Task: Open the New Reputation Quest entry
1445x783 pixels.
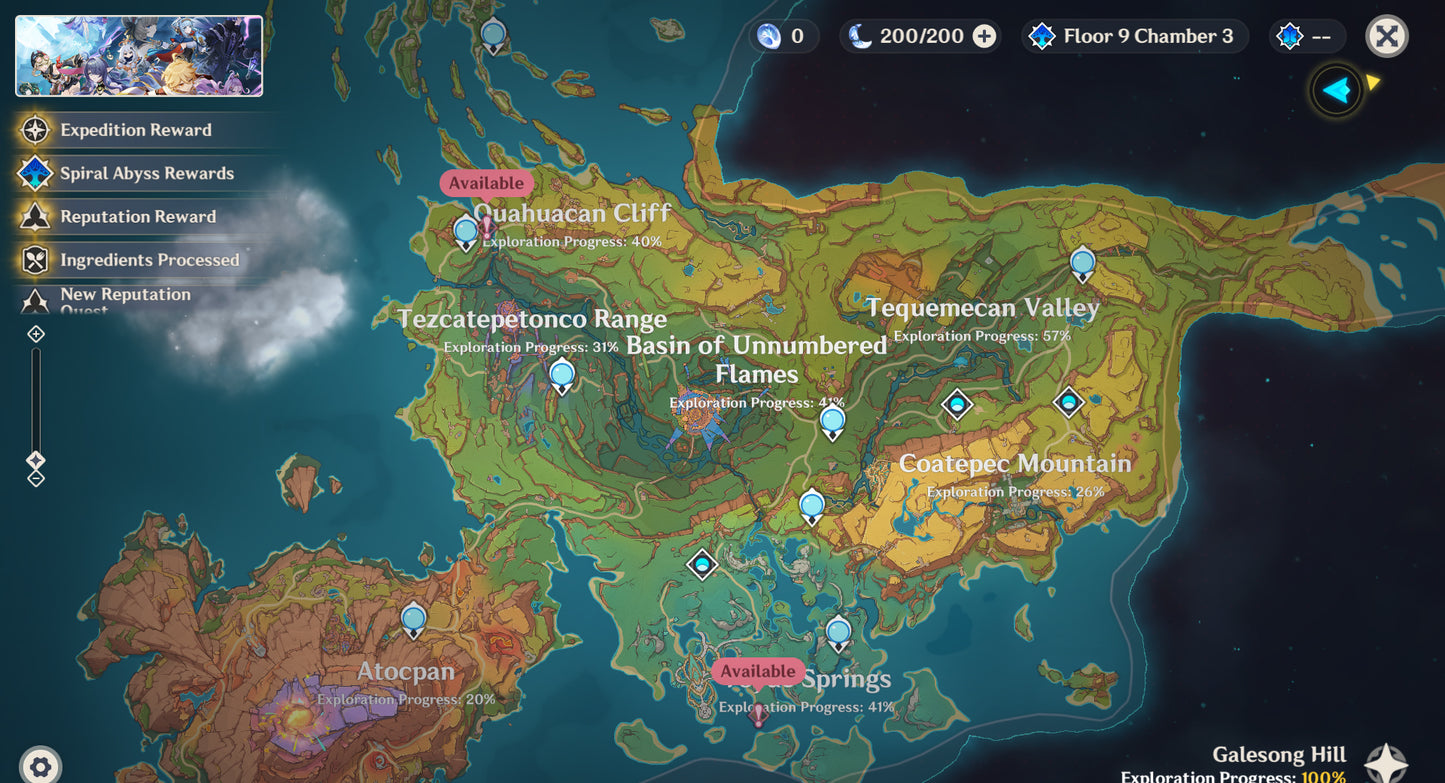Action: click(x=125, y=297)
